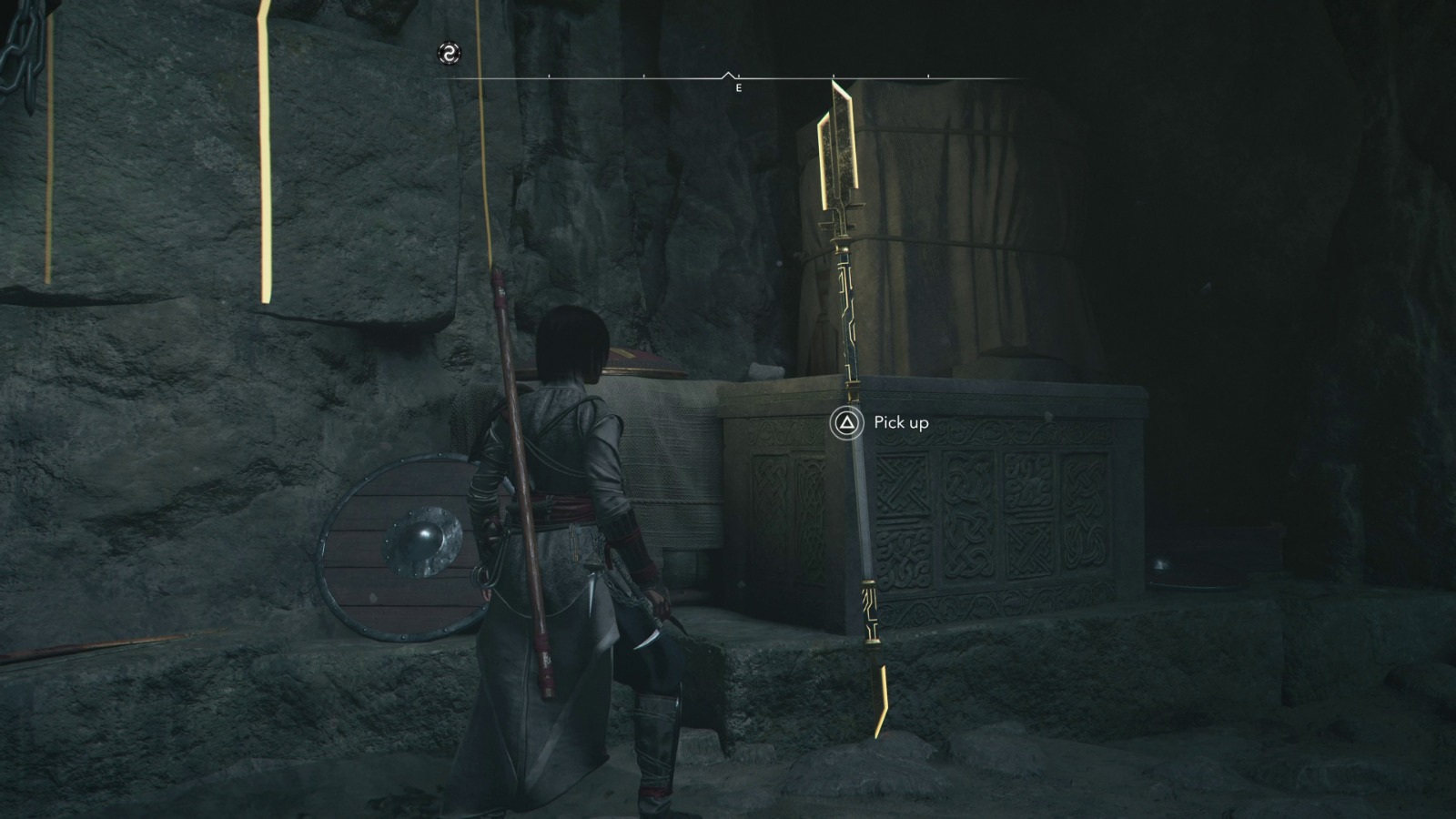Select the glowing spear Gungnir
This screenshot has height=819, width=1456.
tap(854, 364)
